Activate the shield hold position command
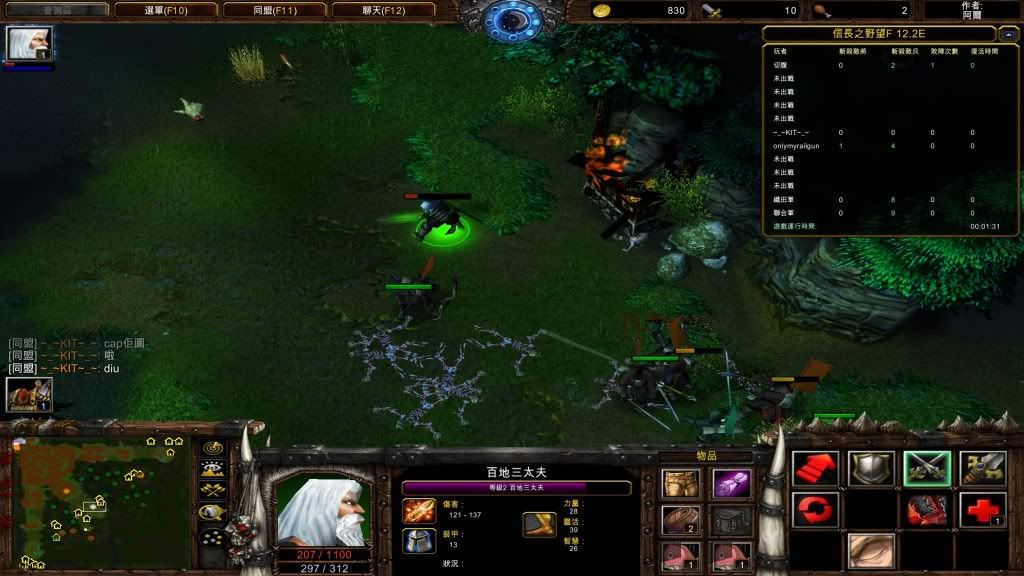The image size is (1024, 576). (870, 468)
